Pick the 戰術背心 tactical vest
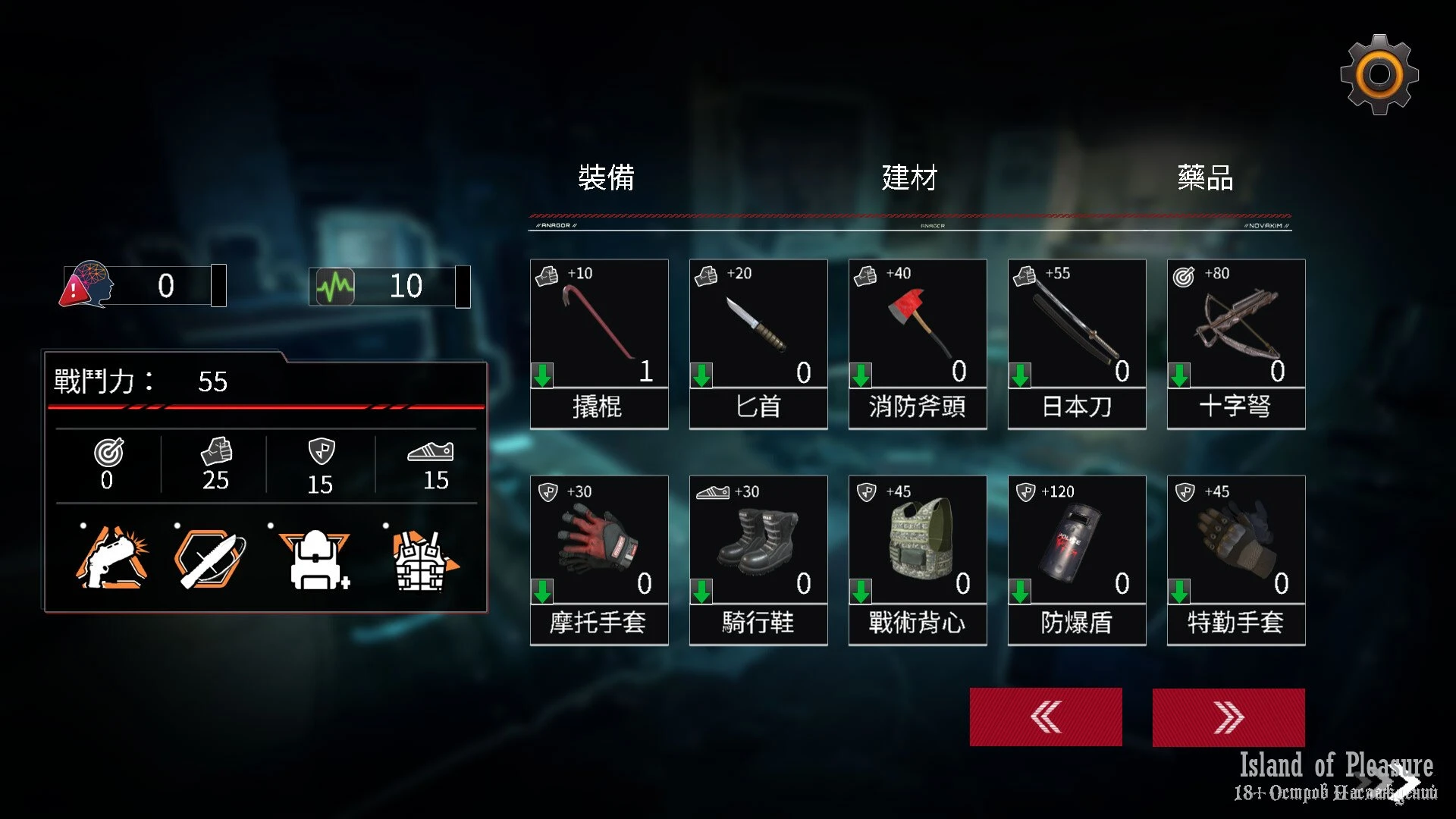1456x819 pixels. click(x=918, y=560)
